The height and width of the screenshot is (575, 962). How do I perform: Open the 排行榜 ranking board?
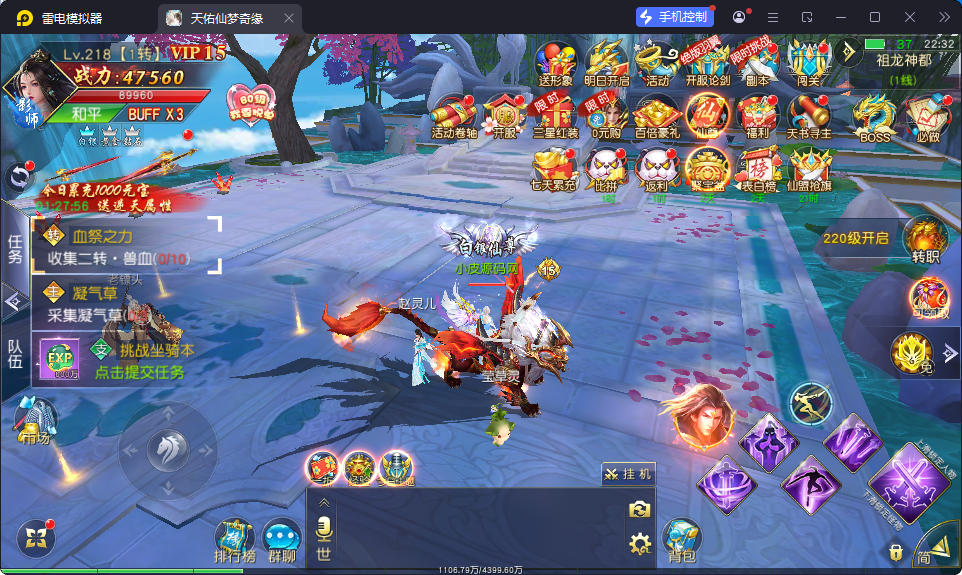(x=235, y=540)
